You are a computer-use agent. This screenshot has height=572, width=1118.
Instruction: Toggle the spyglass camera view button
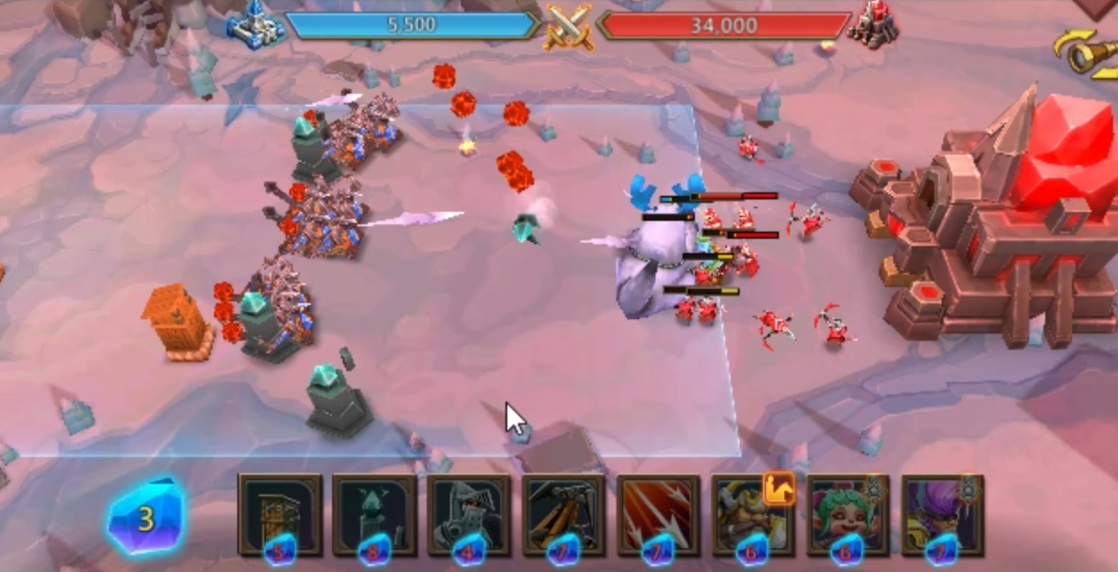tap(1084, 54)
